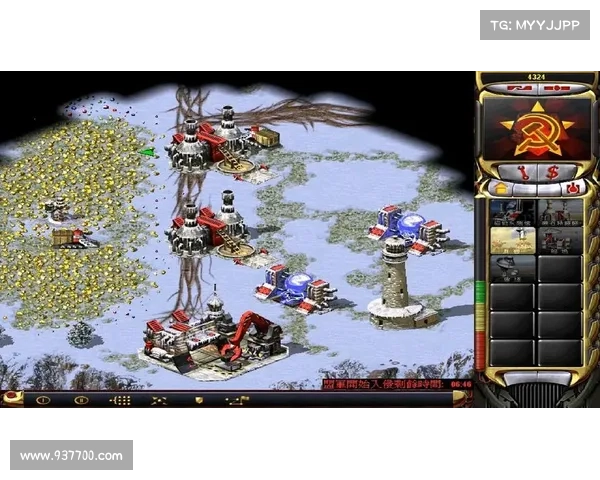Image resolution: width=600 pixels, height=480 pixels.
Task: Open the www.937700.com watermark link
Action: pyautogui.click(x=71, y=456)
